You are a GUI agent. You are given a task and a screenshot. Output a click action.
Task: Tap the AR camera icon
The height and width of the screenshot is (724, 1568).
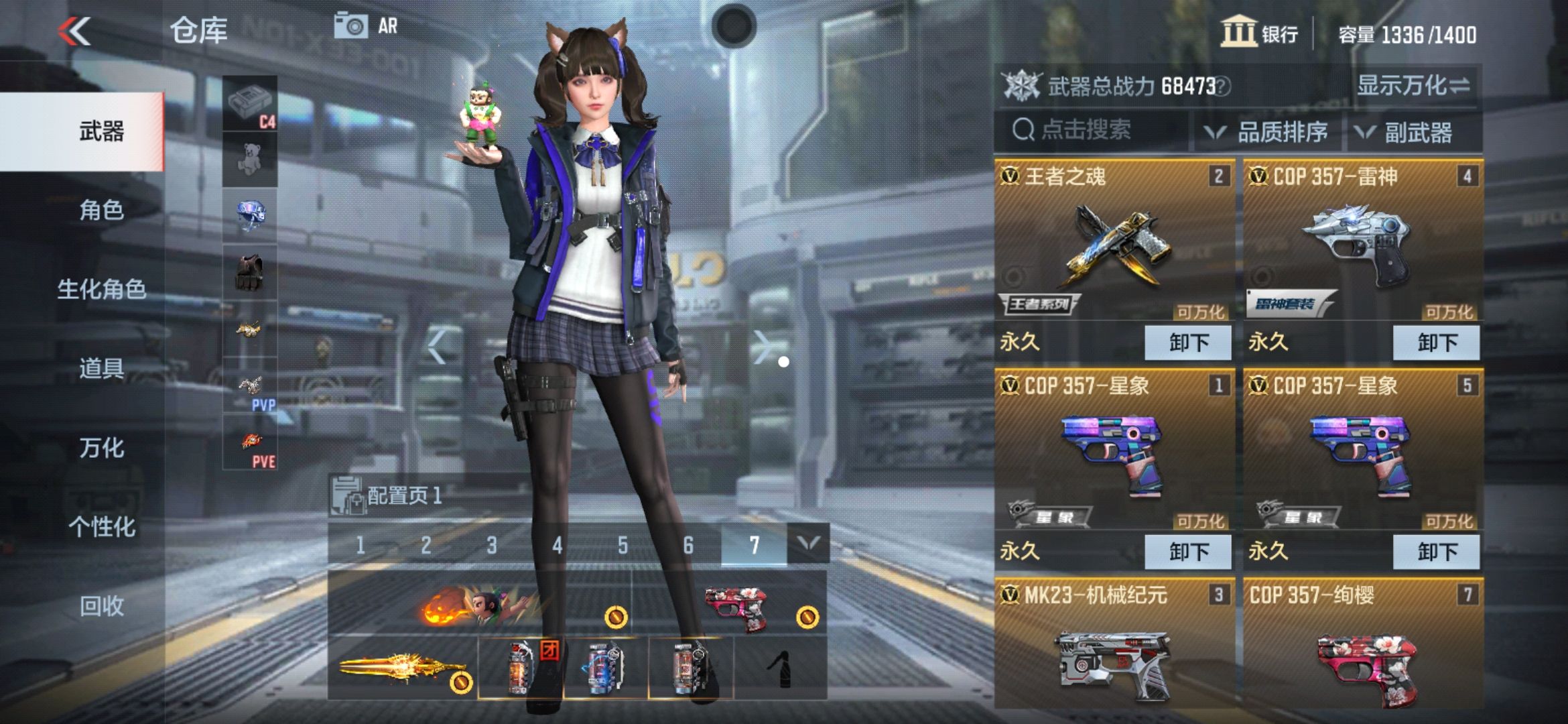pos(352,27)
